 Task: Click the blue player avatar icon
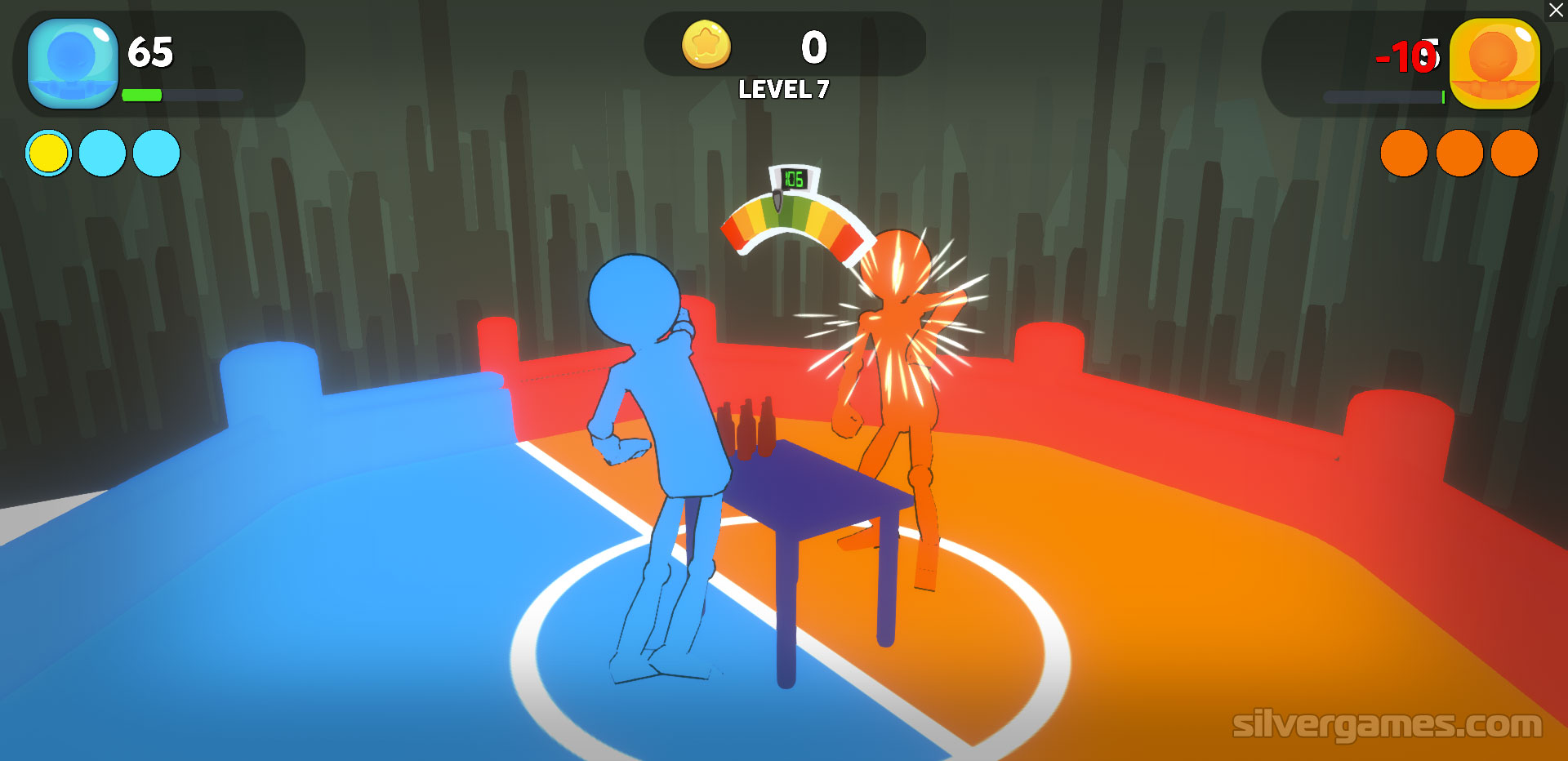[x=73, y=64]
